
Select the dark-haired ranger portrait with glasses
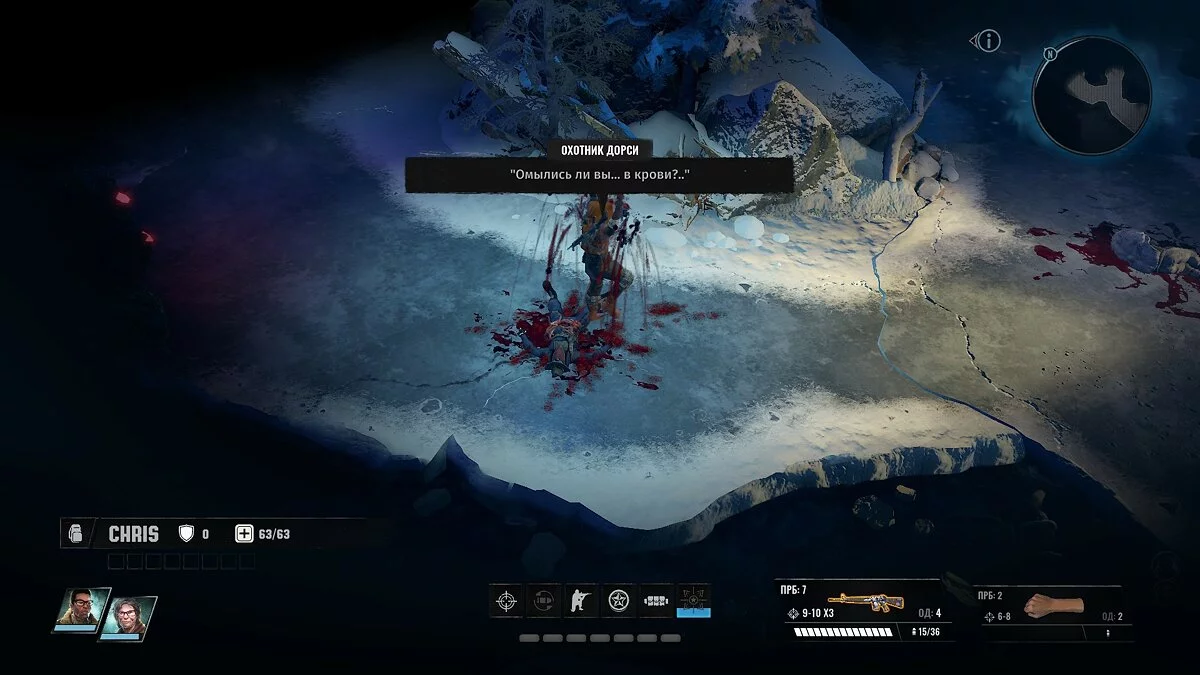pyautogui.click(x=82, y=609)
